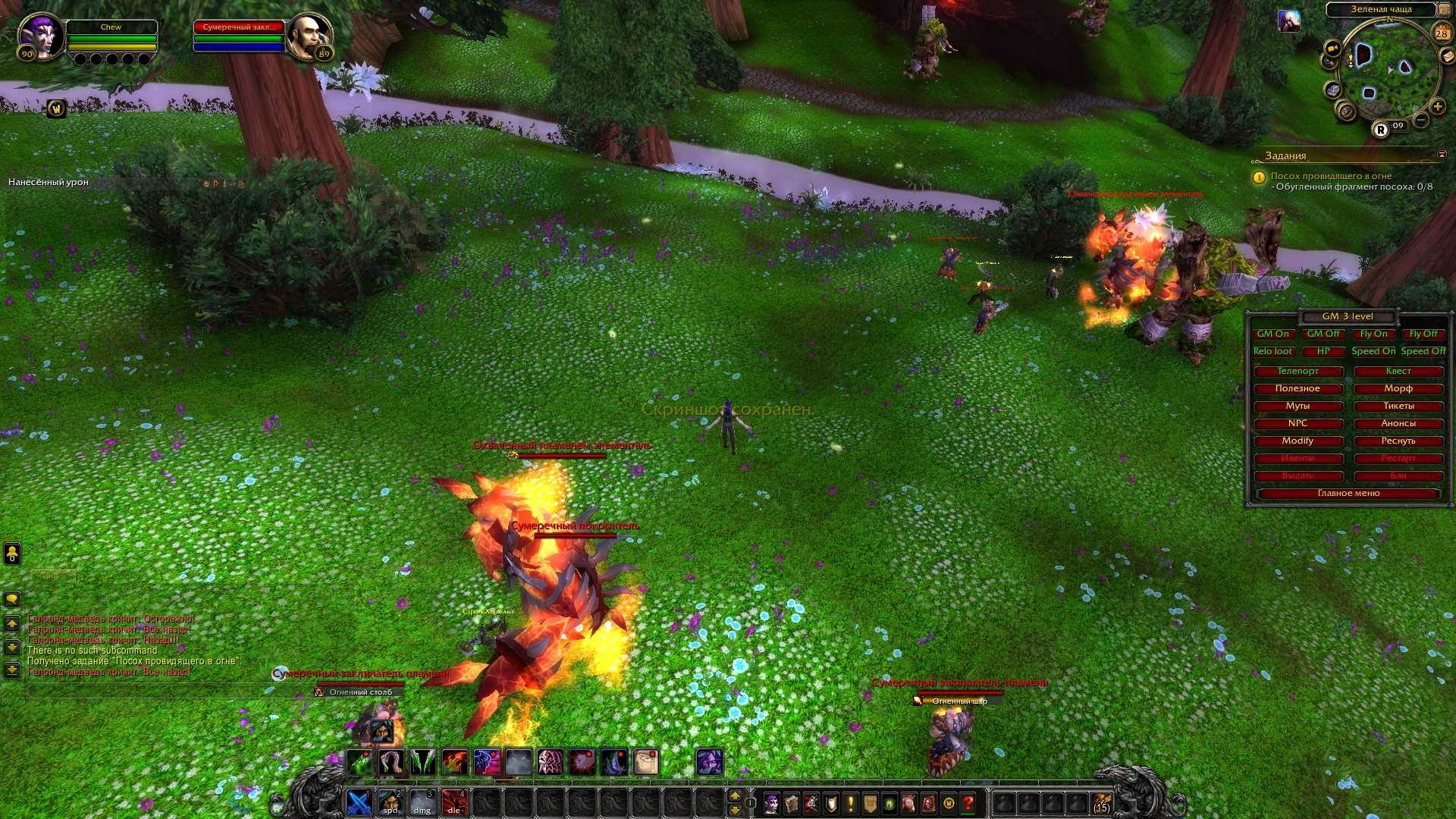
Task: Open the Телепорт menu in GM panel
Action: (x=1298, y=371)
